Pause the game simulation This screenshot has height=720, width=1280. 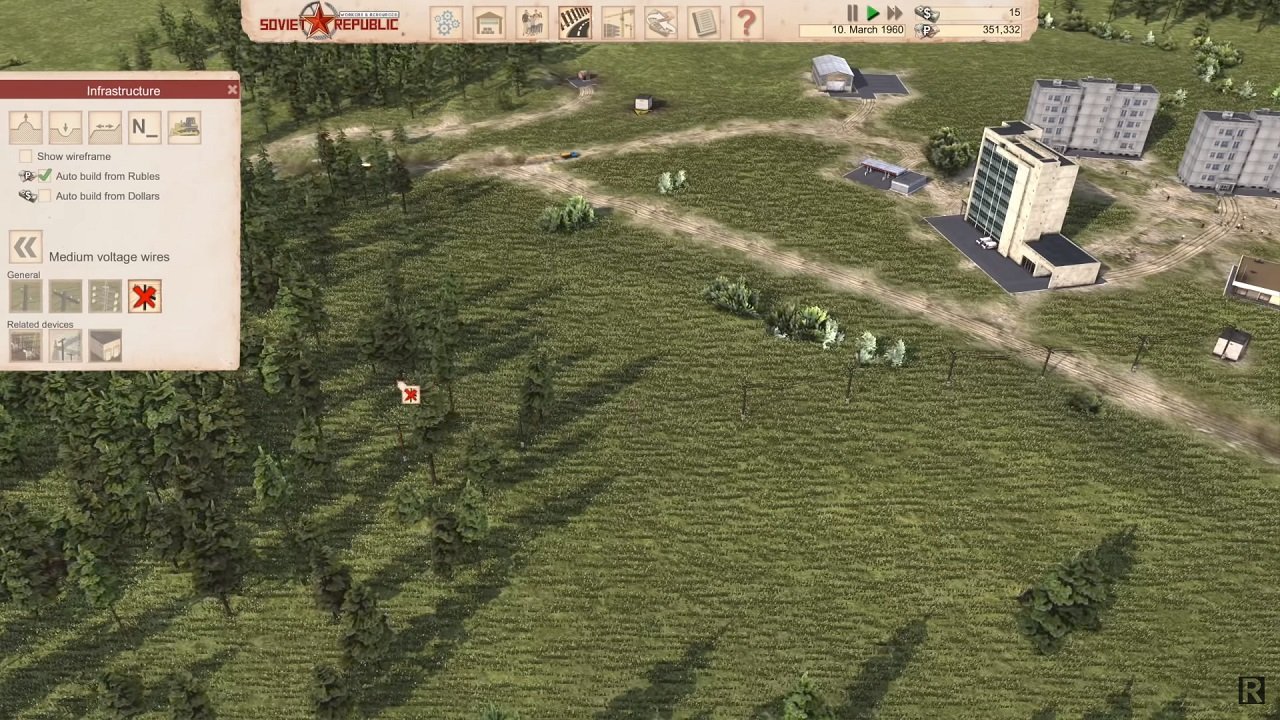(x=852, y=13)
